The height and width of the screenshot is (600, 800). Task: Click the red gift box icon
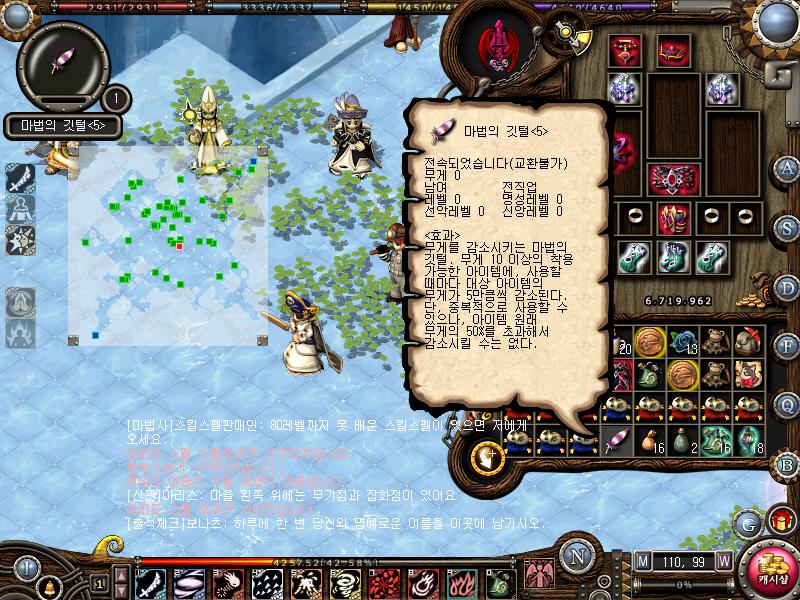[782, 520]
